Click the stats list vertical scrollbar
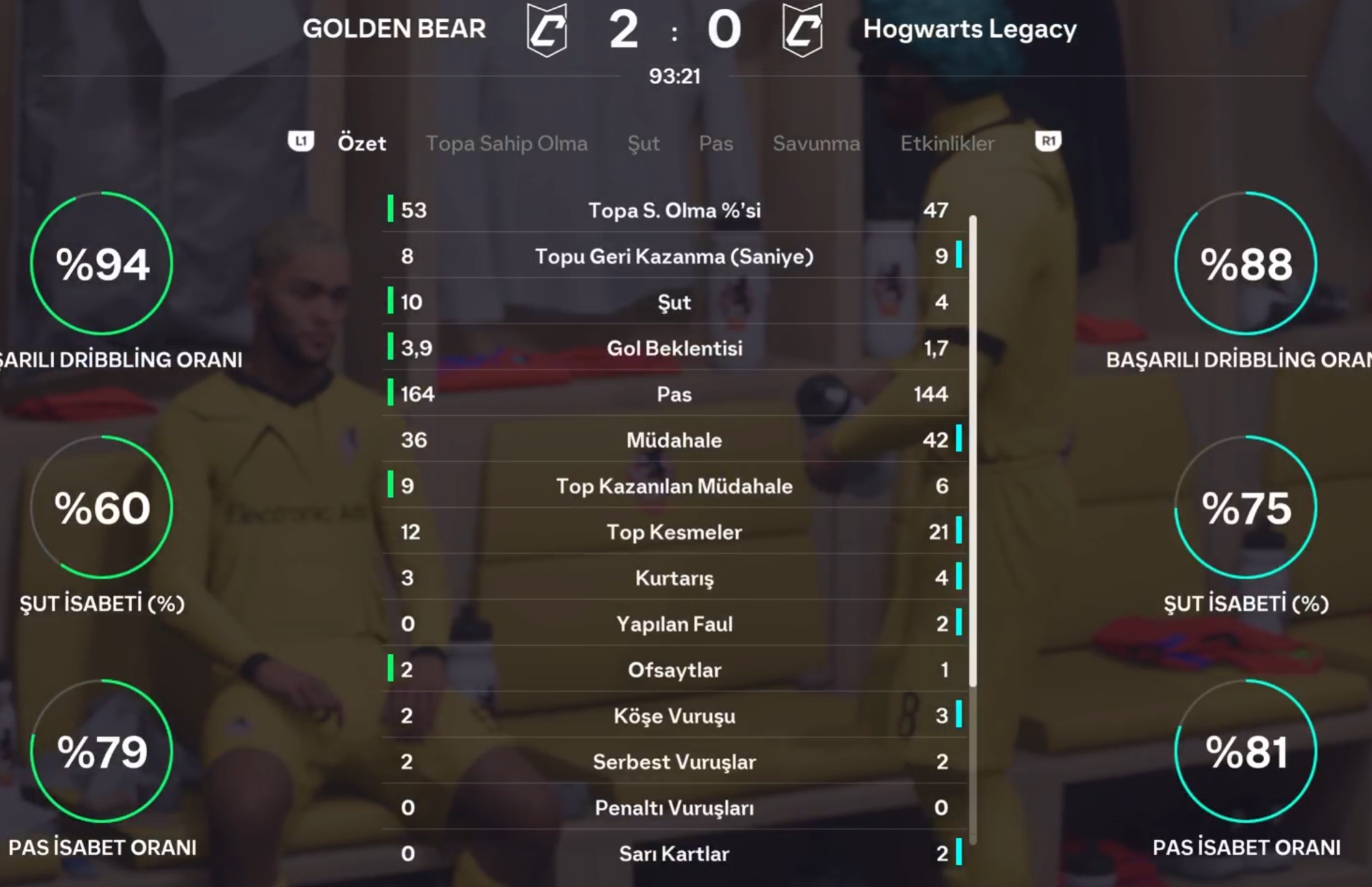 (x=972, y=449)
